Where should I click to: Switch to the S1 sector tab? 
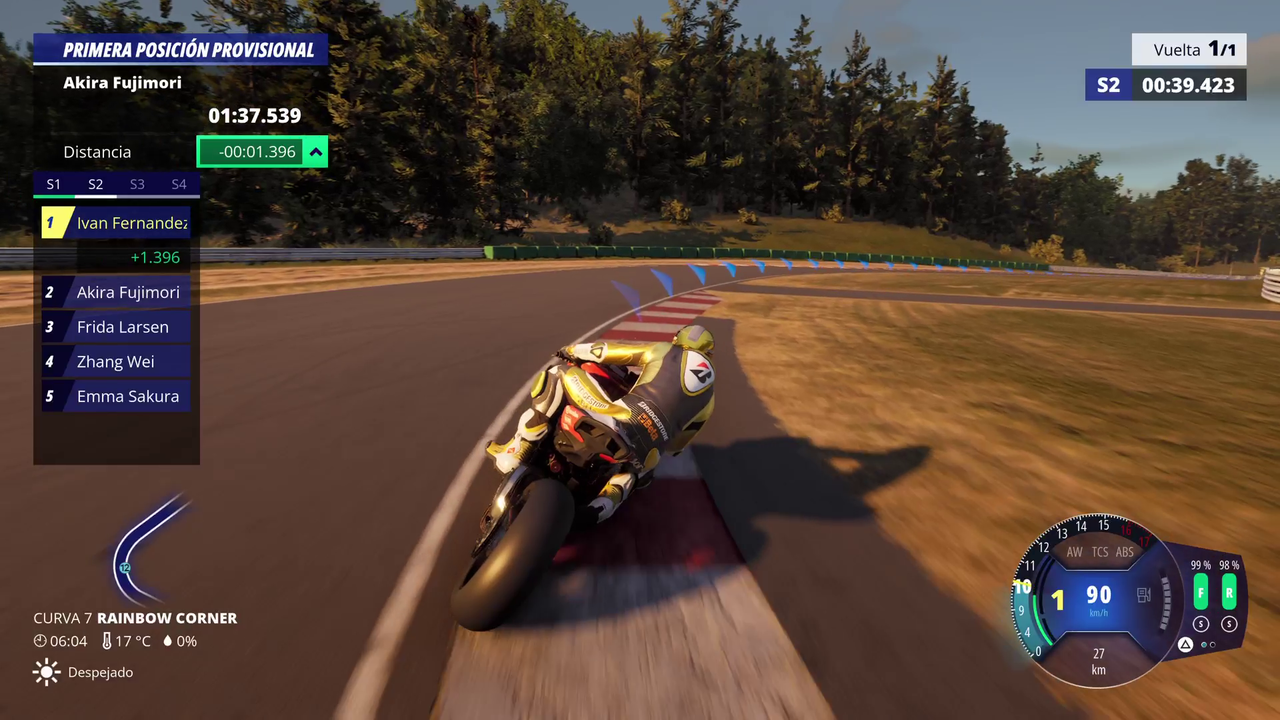[x=54, y=184]
